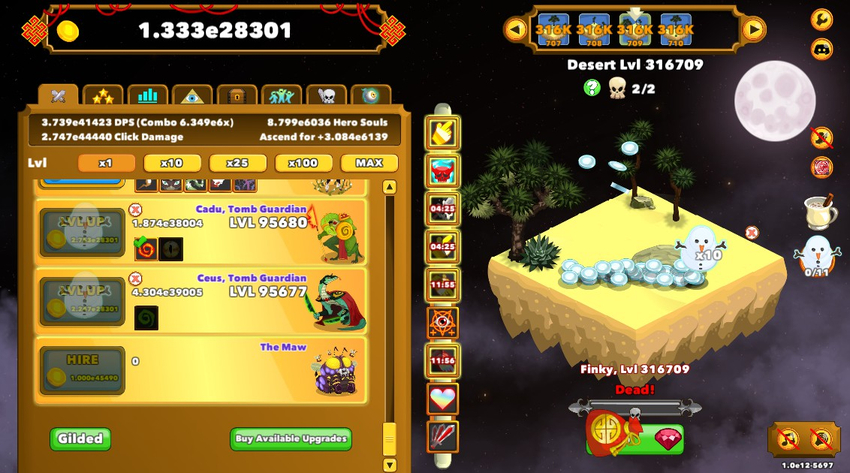Buy Available Upgrades
The width and height of the screenshot is (850, 473).
[291, 438]
